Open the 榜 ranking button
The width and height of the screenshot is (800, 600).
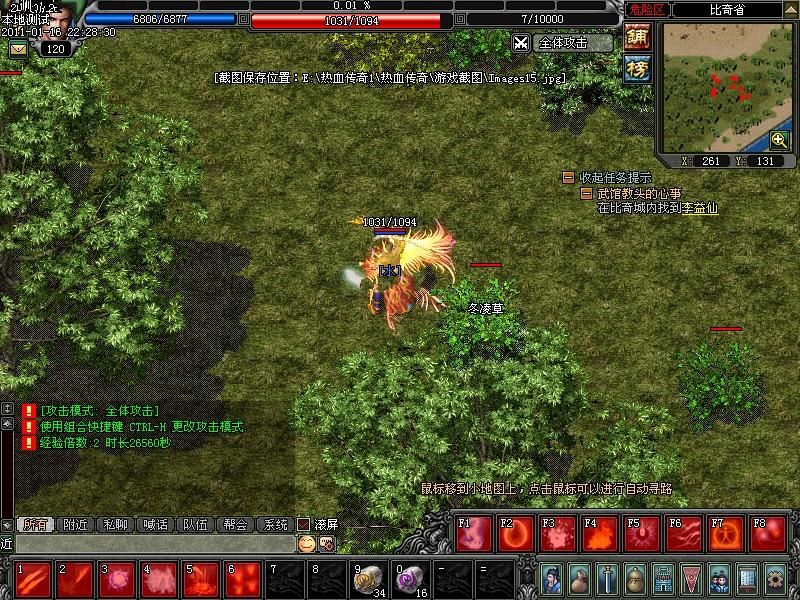click(x=637, y=68)
